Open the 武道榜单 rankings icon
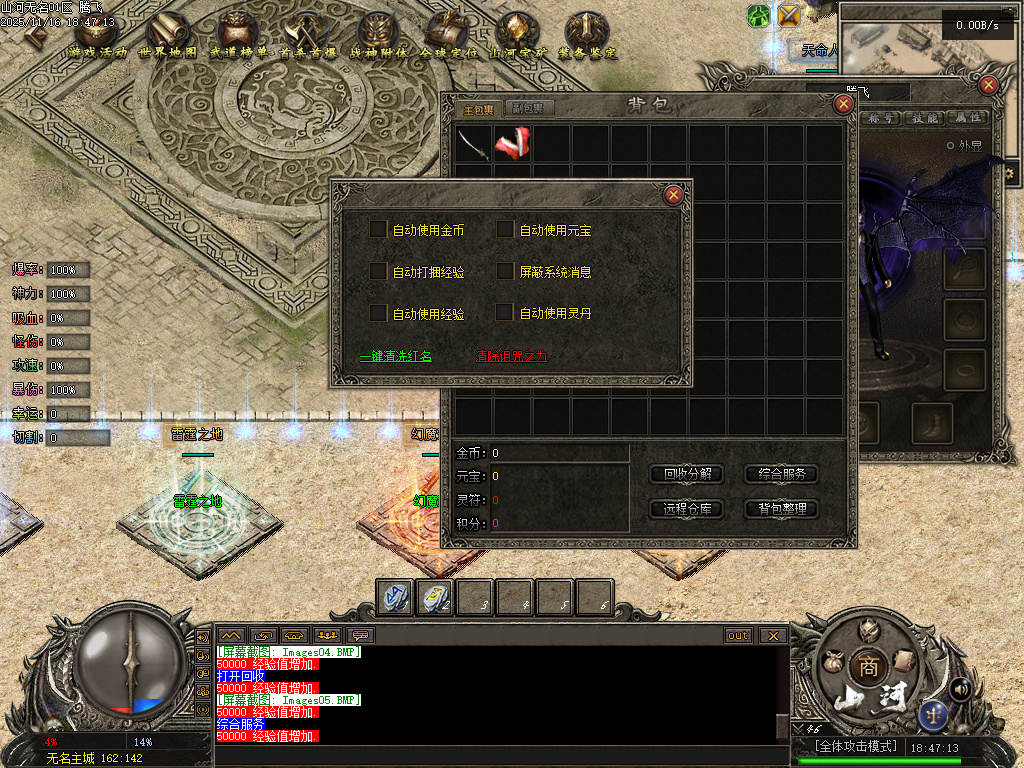This screenshot has width=1024, height=768. click(238, 33)
